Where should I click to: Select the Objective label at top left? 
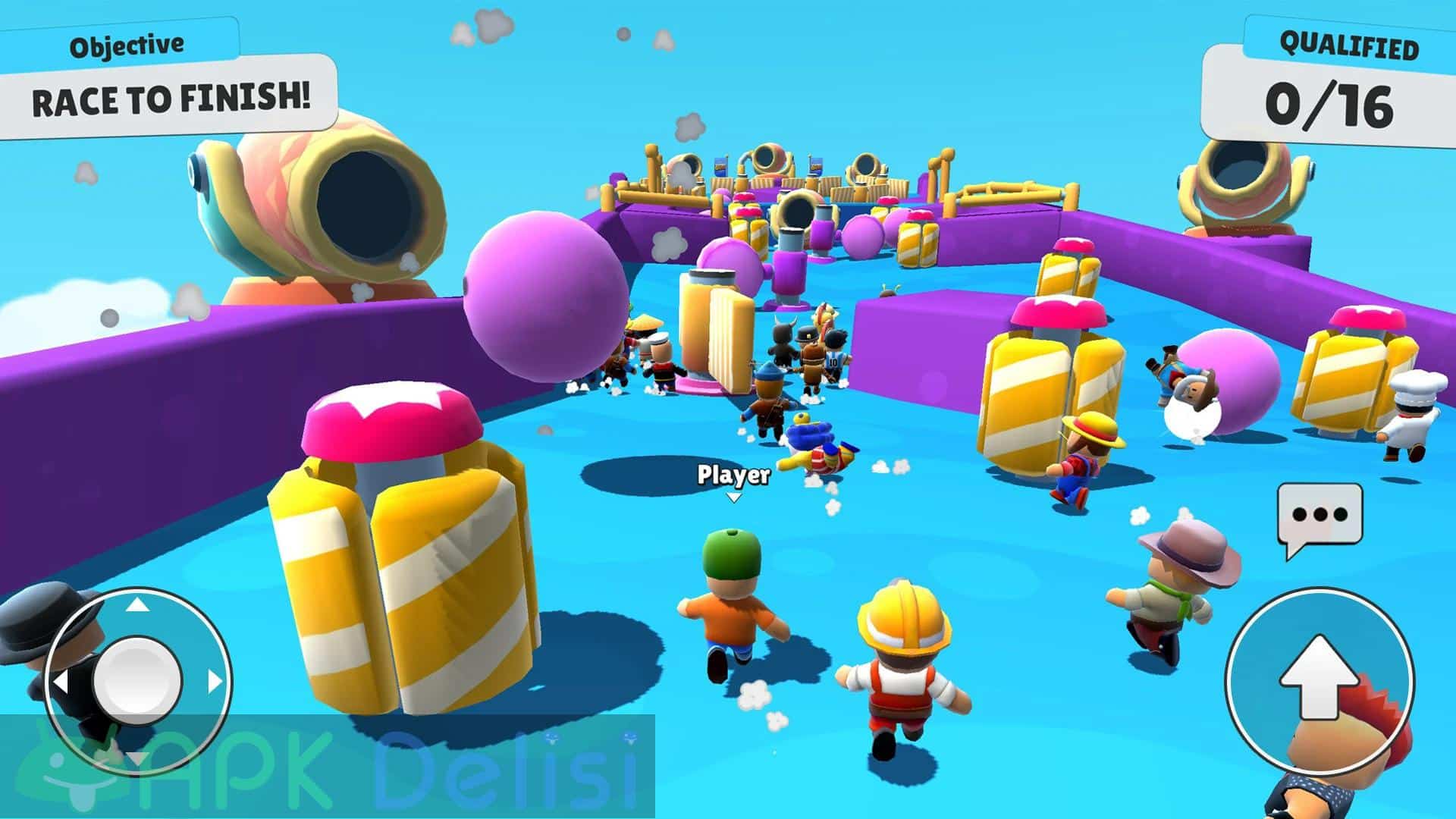click(127, 44)
